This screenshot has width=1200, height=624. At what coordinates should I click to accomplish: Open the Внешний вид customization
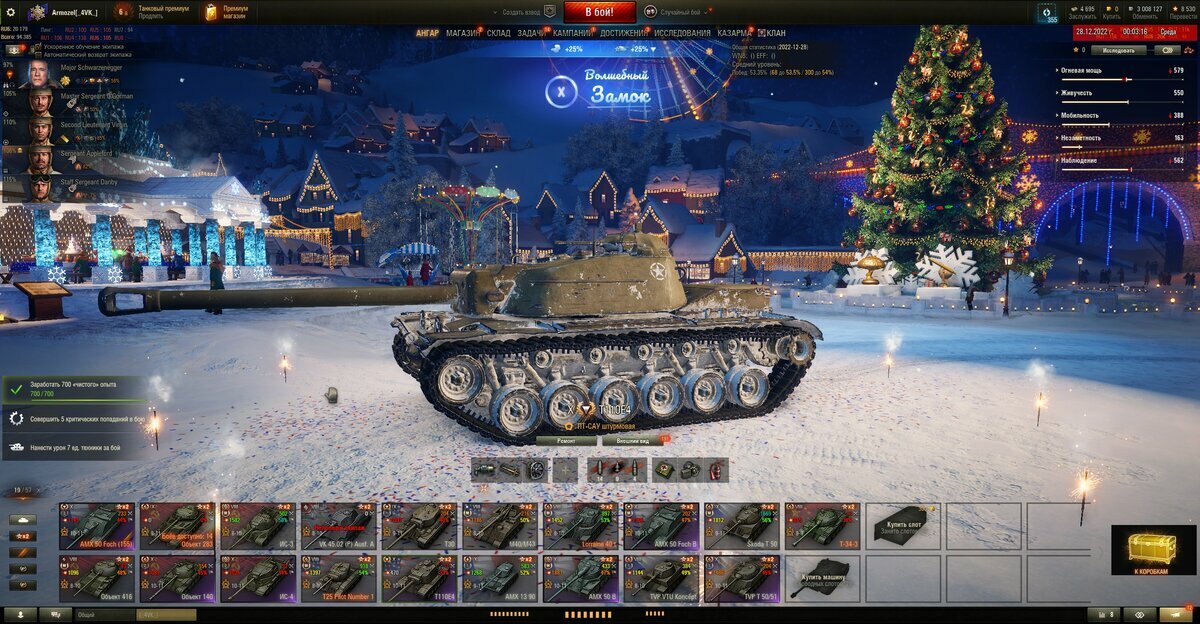tap(633, 440)
